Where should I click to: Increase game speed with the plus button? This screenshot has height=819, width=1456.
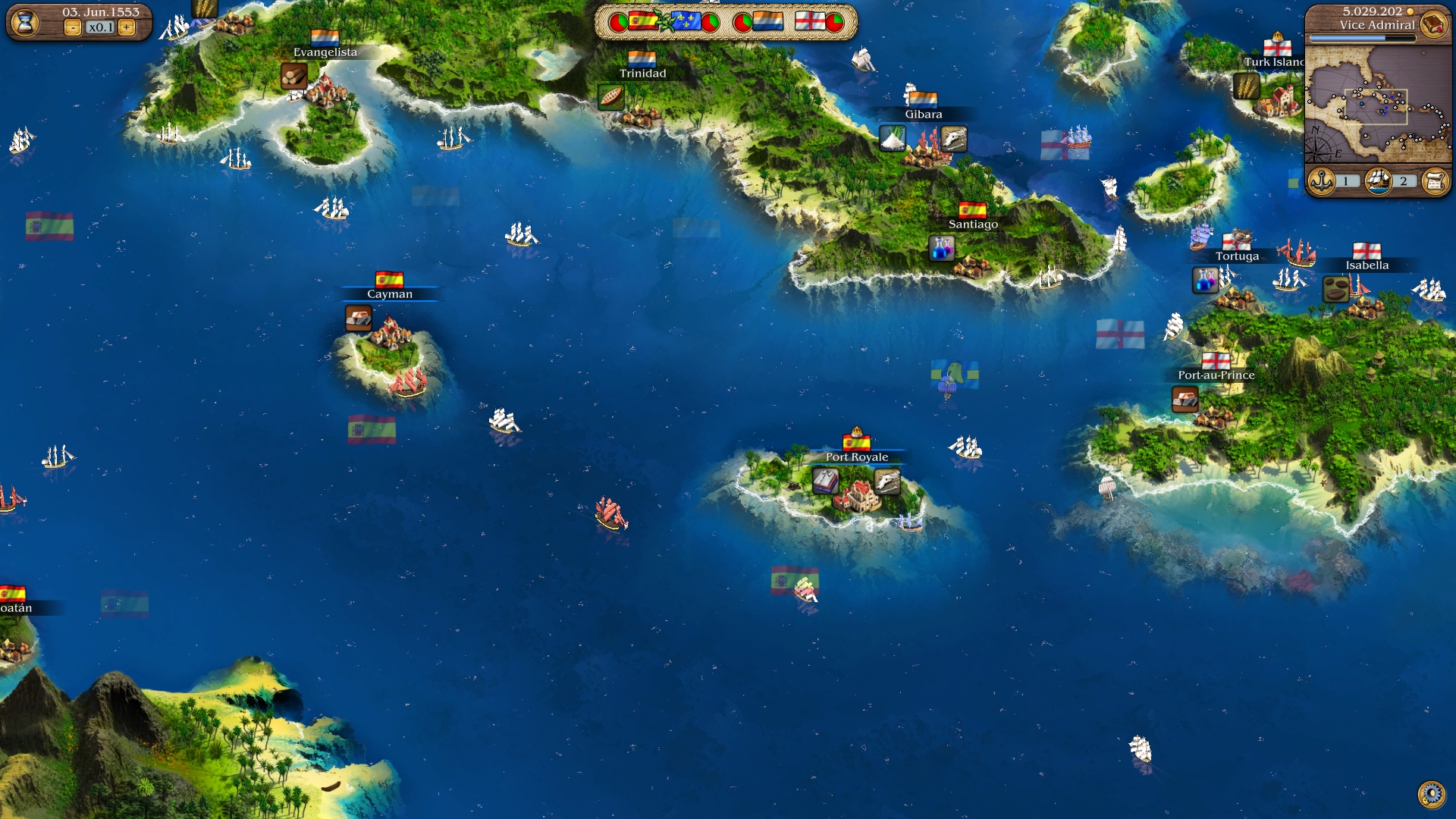coord(127,28)
